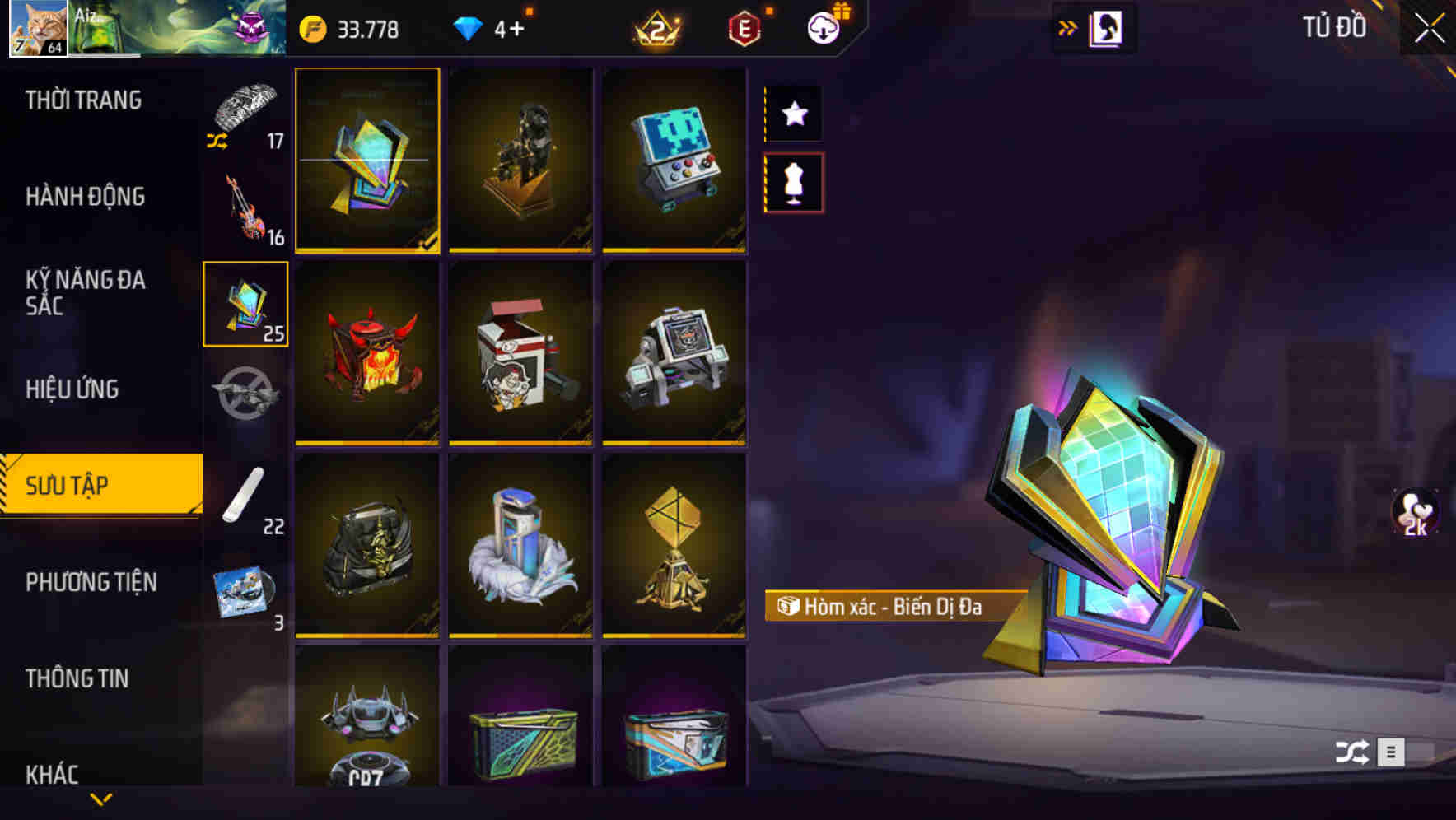Select the loot box category showing 25 items
The width and height of the screenshot is (1456, 820).
[245, 305]
